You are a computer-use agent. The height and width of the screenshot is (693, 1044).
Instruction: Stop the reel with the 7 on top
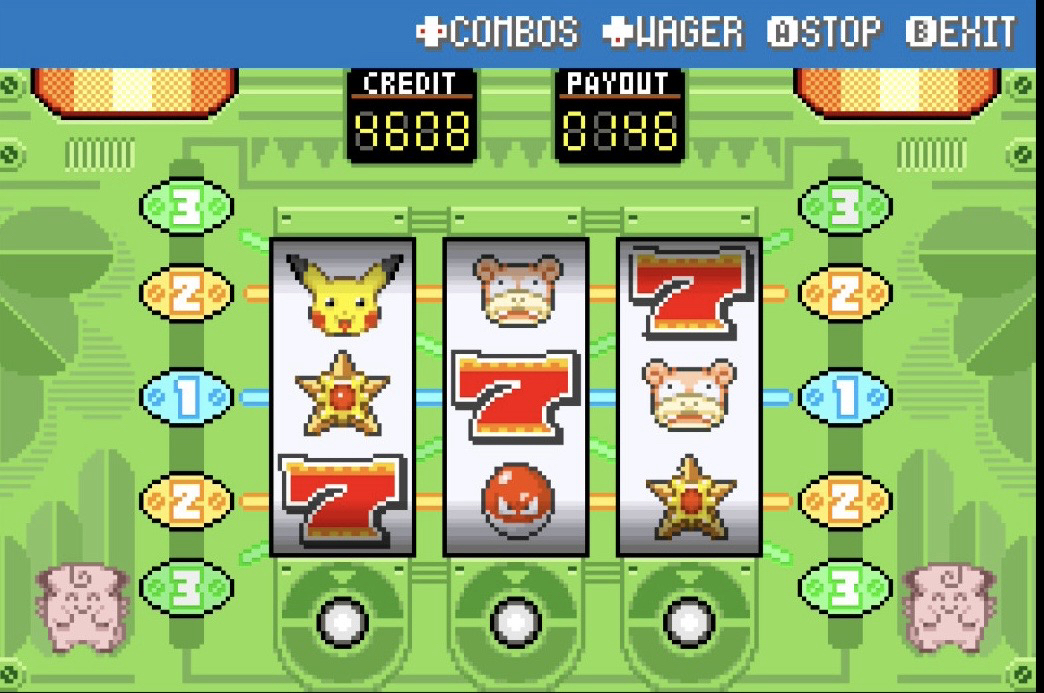(x=689, y=621)
